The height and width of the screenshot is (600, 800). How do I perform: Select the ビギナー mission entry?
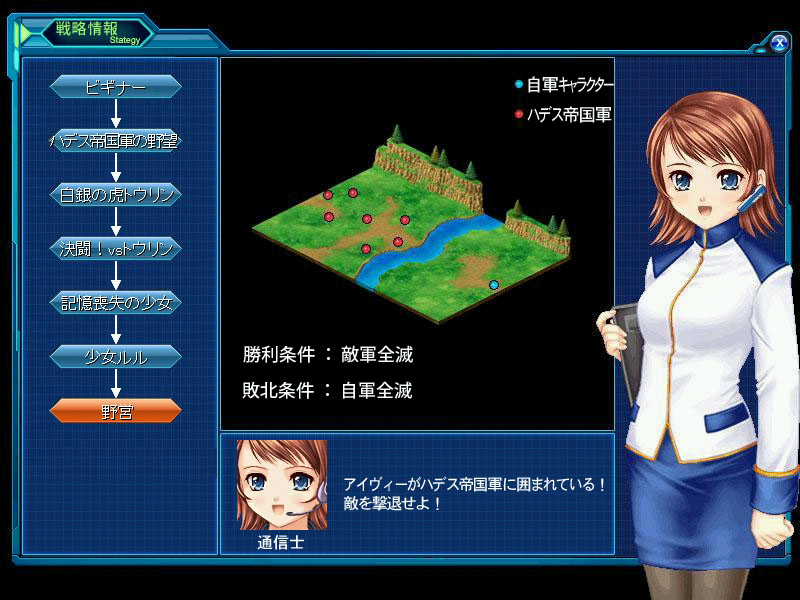pyautogui.click(x=116, y=87)
